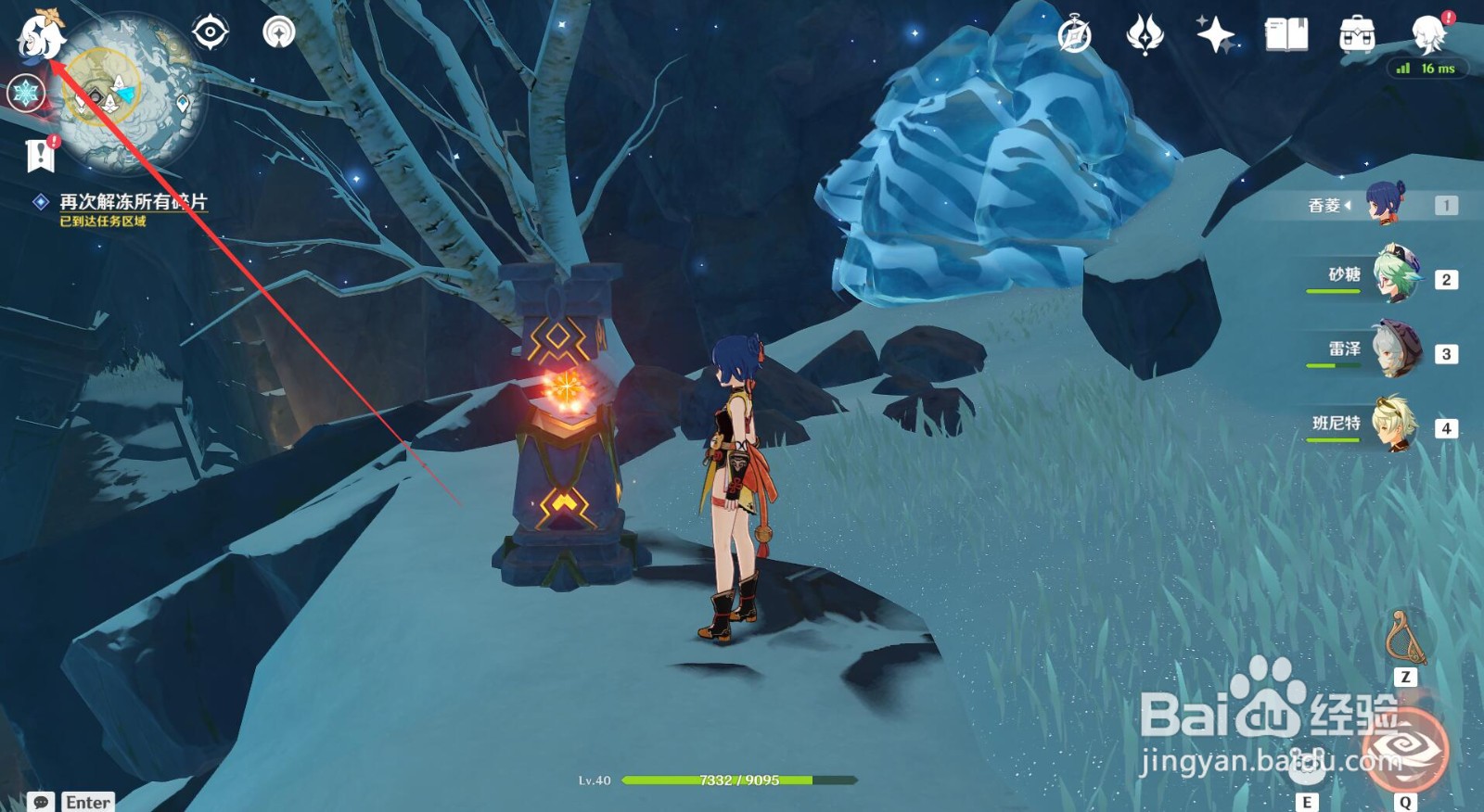The image size is (1484, 812).
Task: Select the tracked quest objective text
Action: pyautogui.click(x=133, y=201)
